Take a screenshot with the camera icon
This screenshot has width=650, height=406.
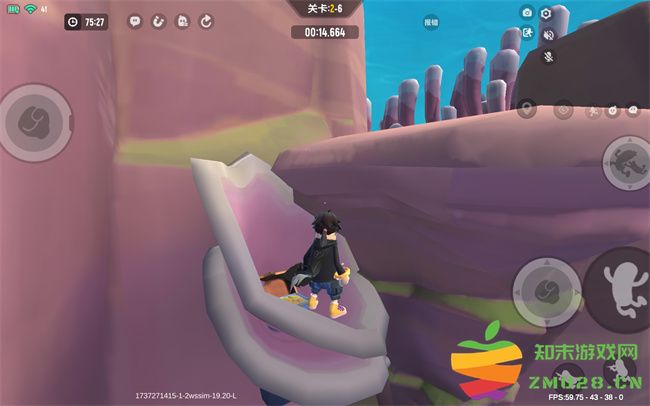click(527, 12)
